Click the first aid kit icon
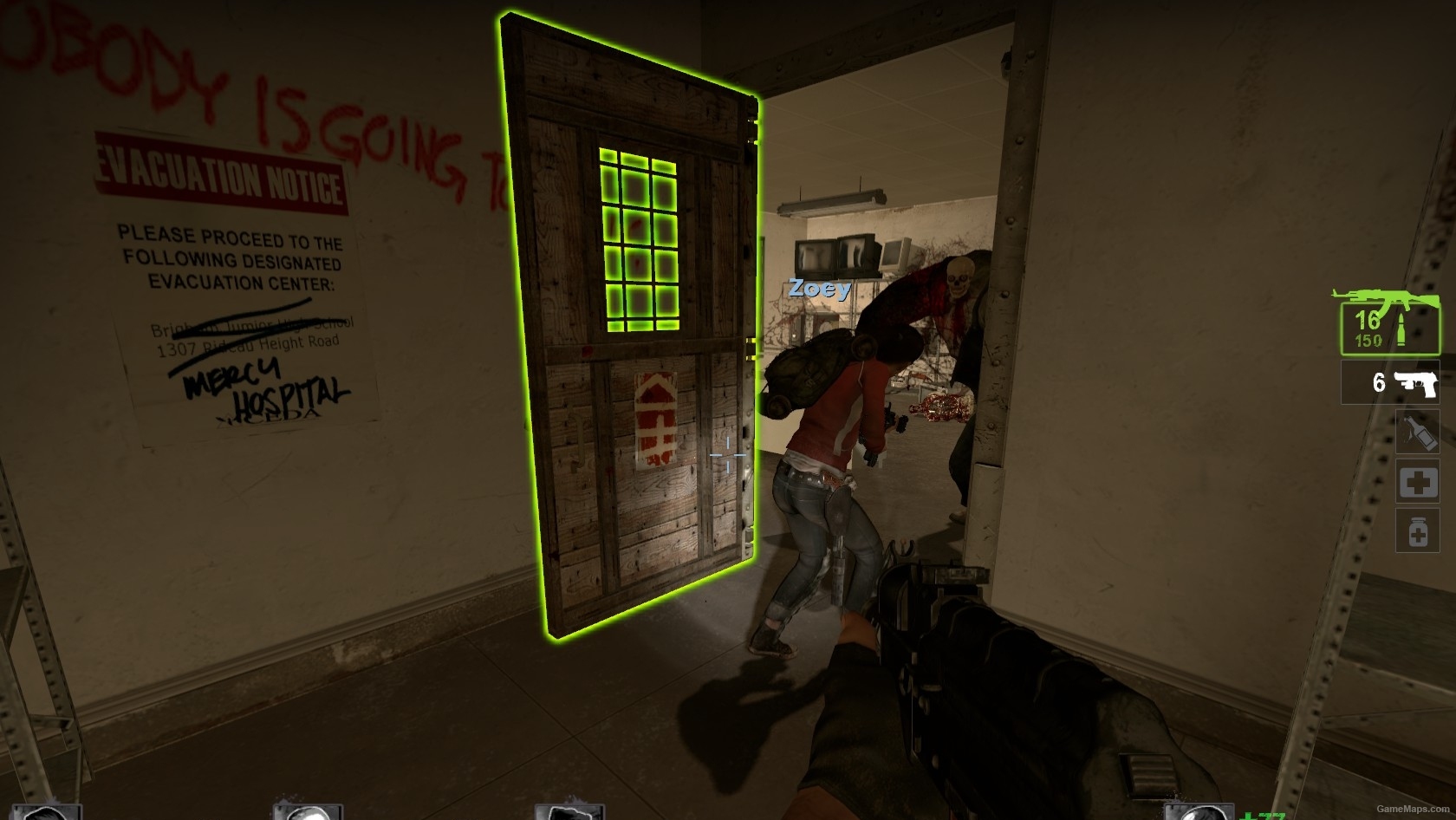1456x820 pixels. [x=1419, y=482]
